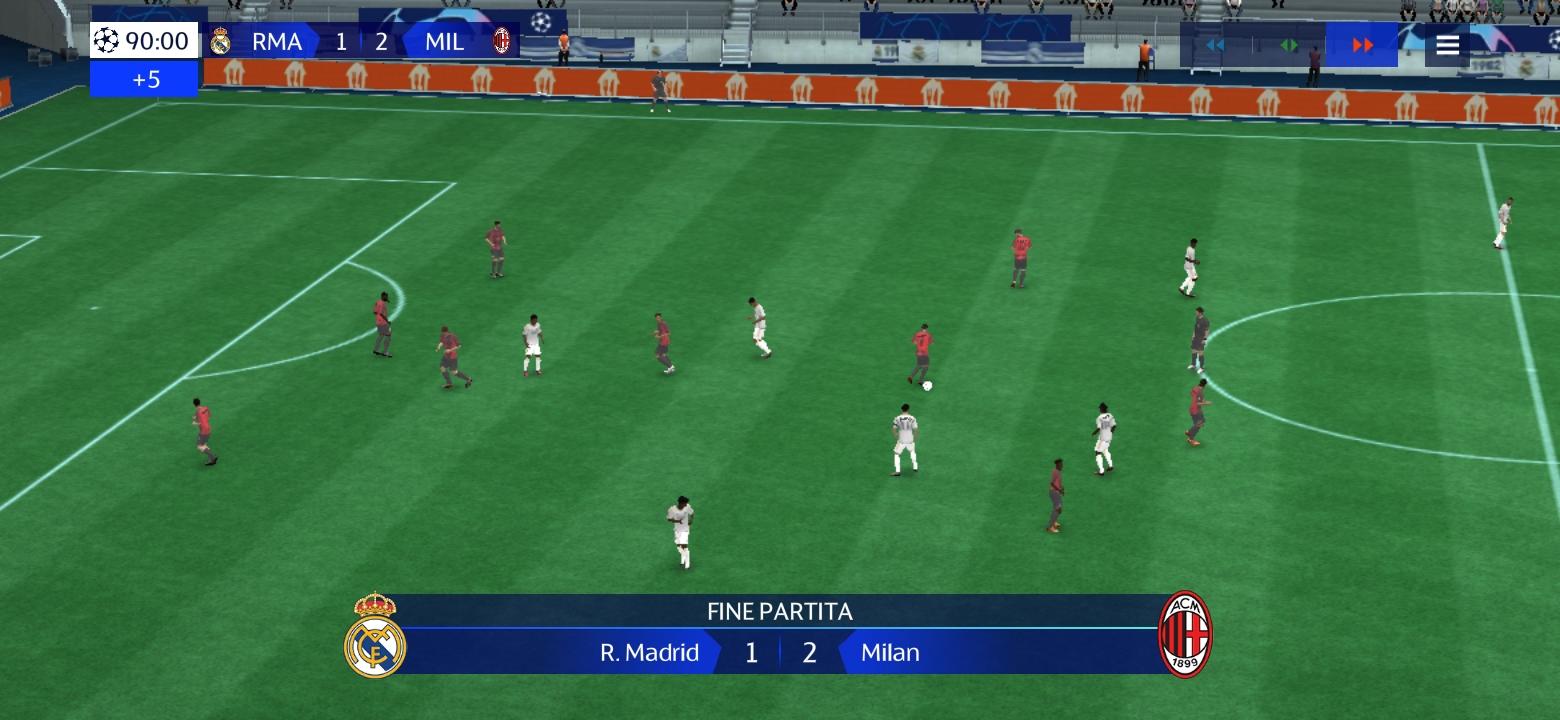Activate the red double-right-arrow fast speed
The width and height of the screenshot is (1560, 720).
tap(1362, 45)
